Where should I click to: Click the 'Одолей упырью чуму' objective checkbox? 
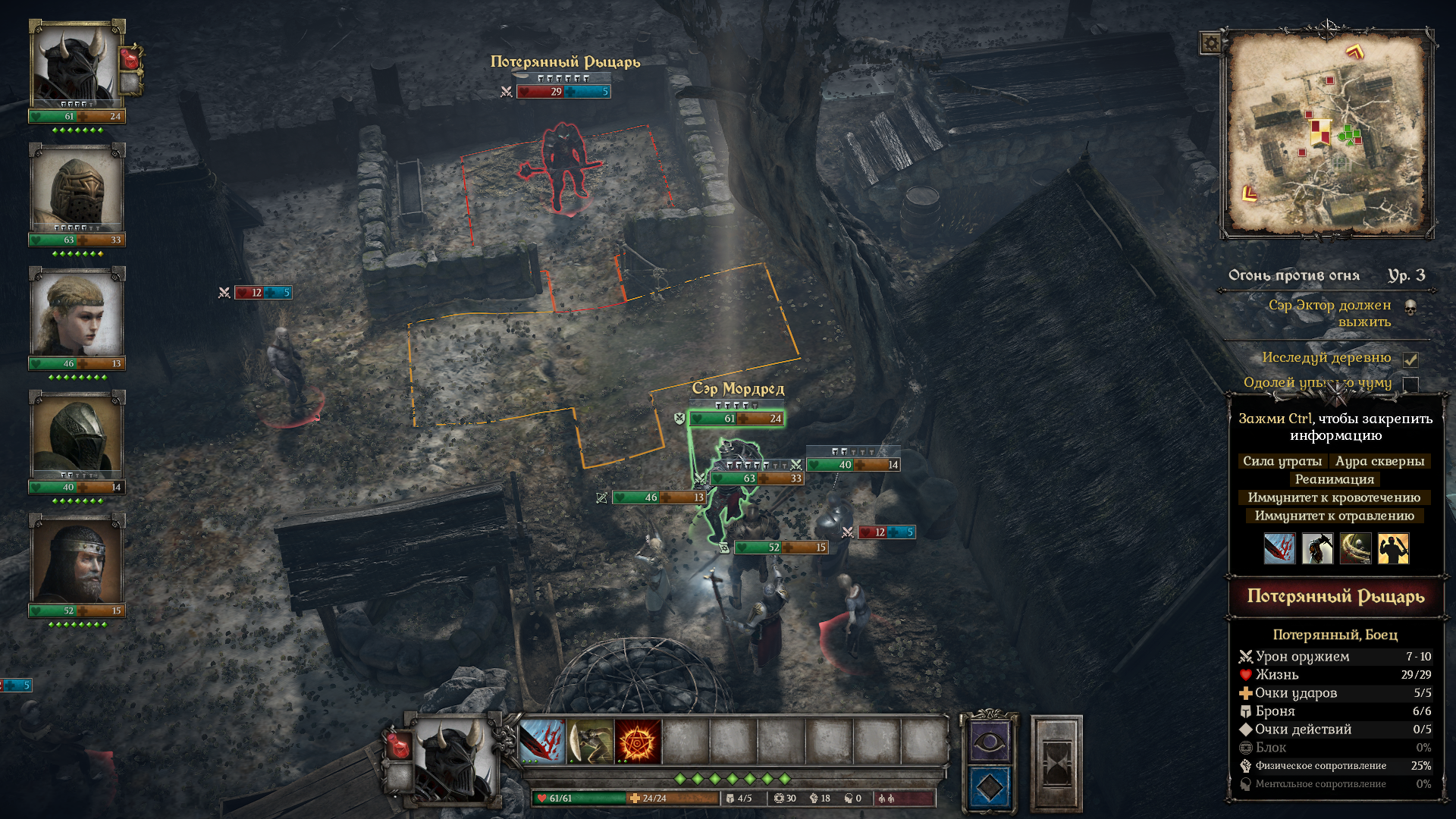[x=1410, y=384]
